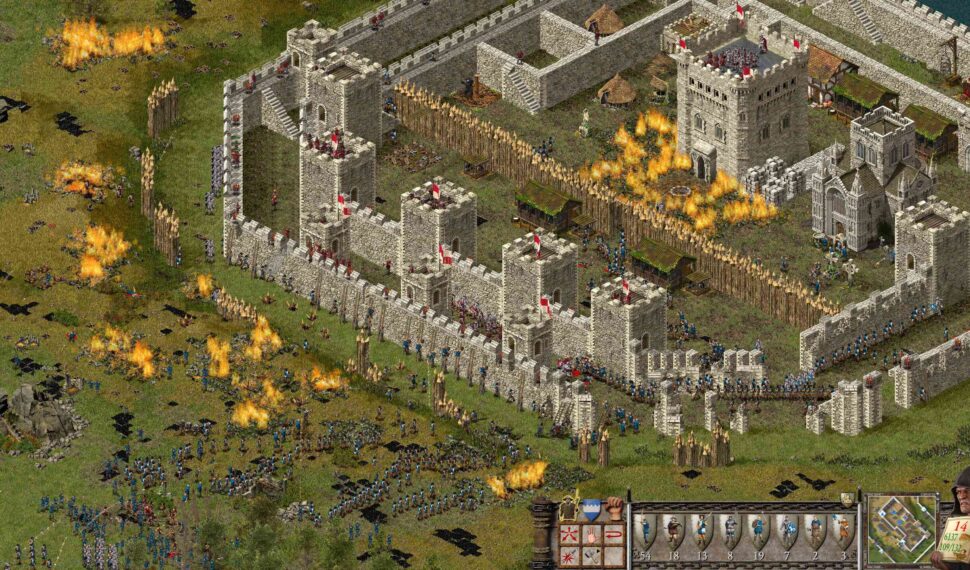Choose the raised hand stop command
The width and height of the screenshot is (970, 570).
pos(593,534)
